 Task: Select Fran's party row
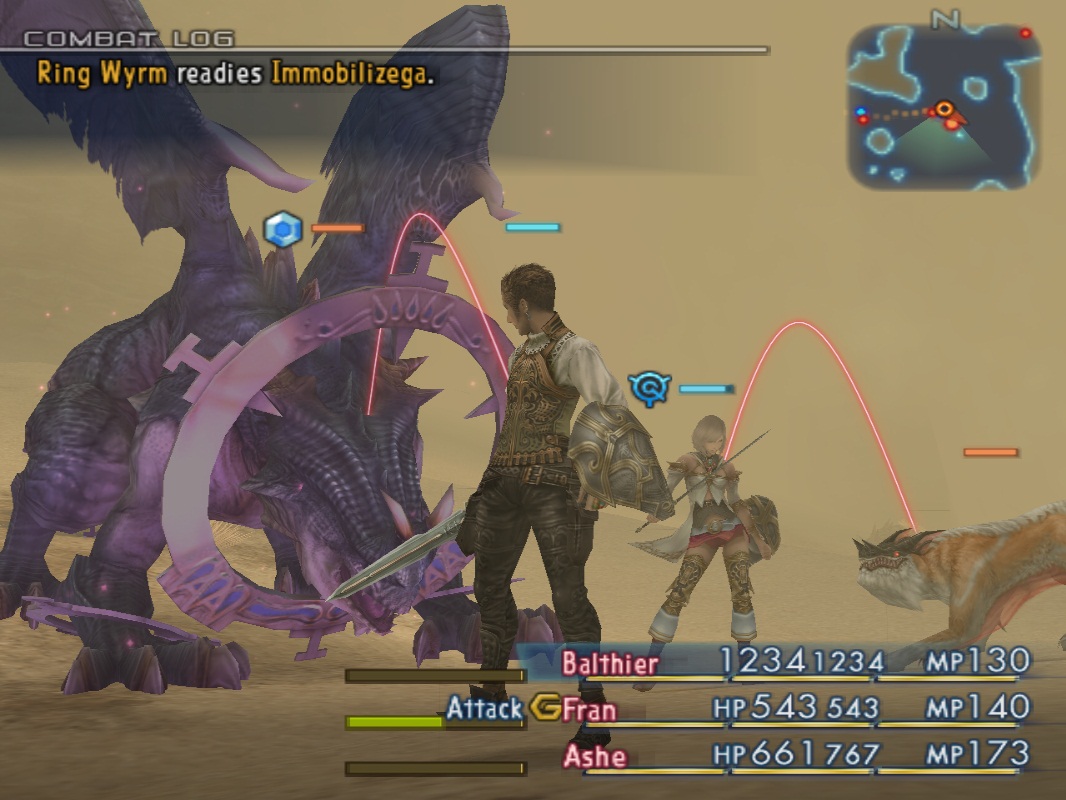point(589,709)
